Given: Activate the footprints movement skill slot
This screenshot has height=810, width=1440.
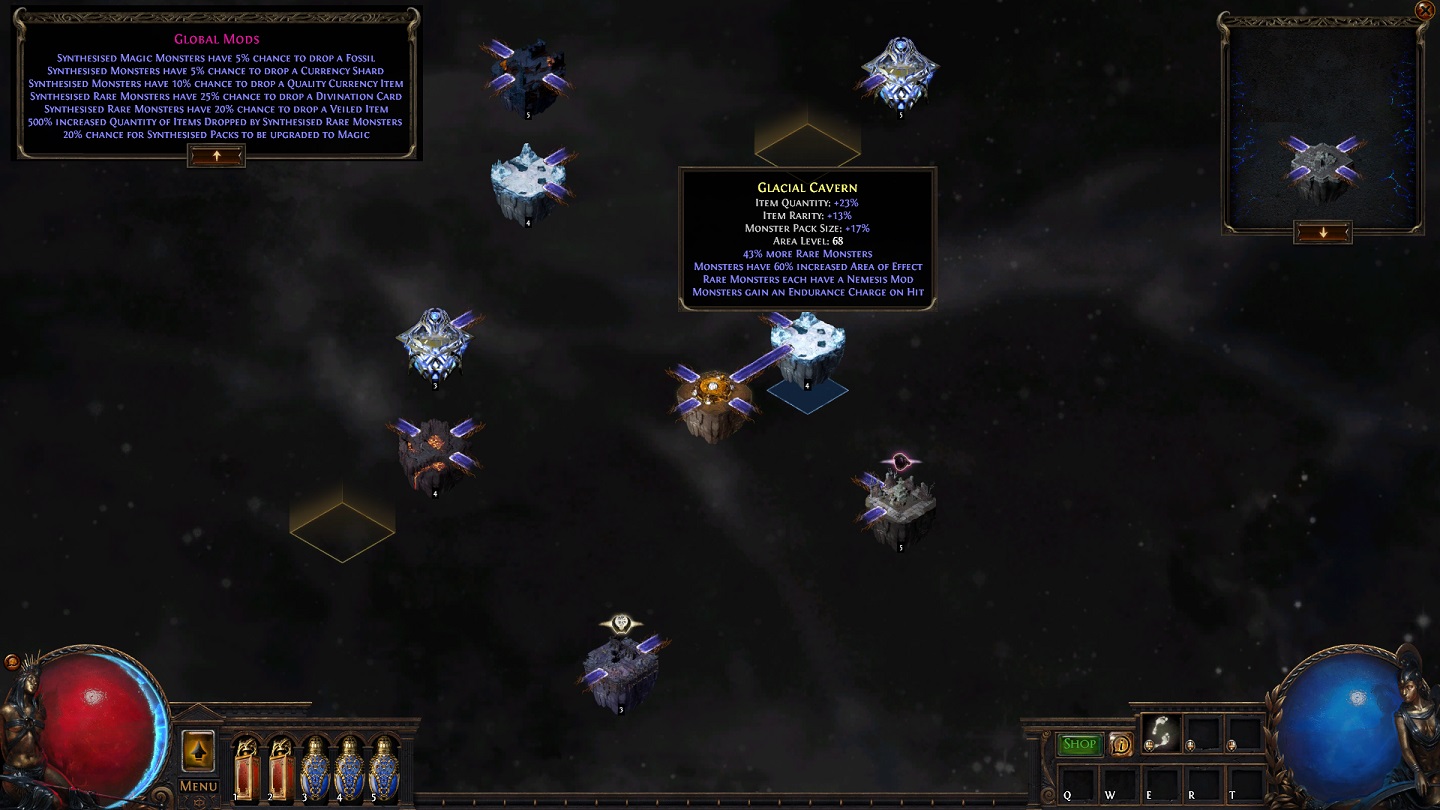Looking at the screenshot, I should [x=1161, y=733].
